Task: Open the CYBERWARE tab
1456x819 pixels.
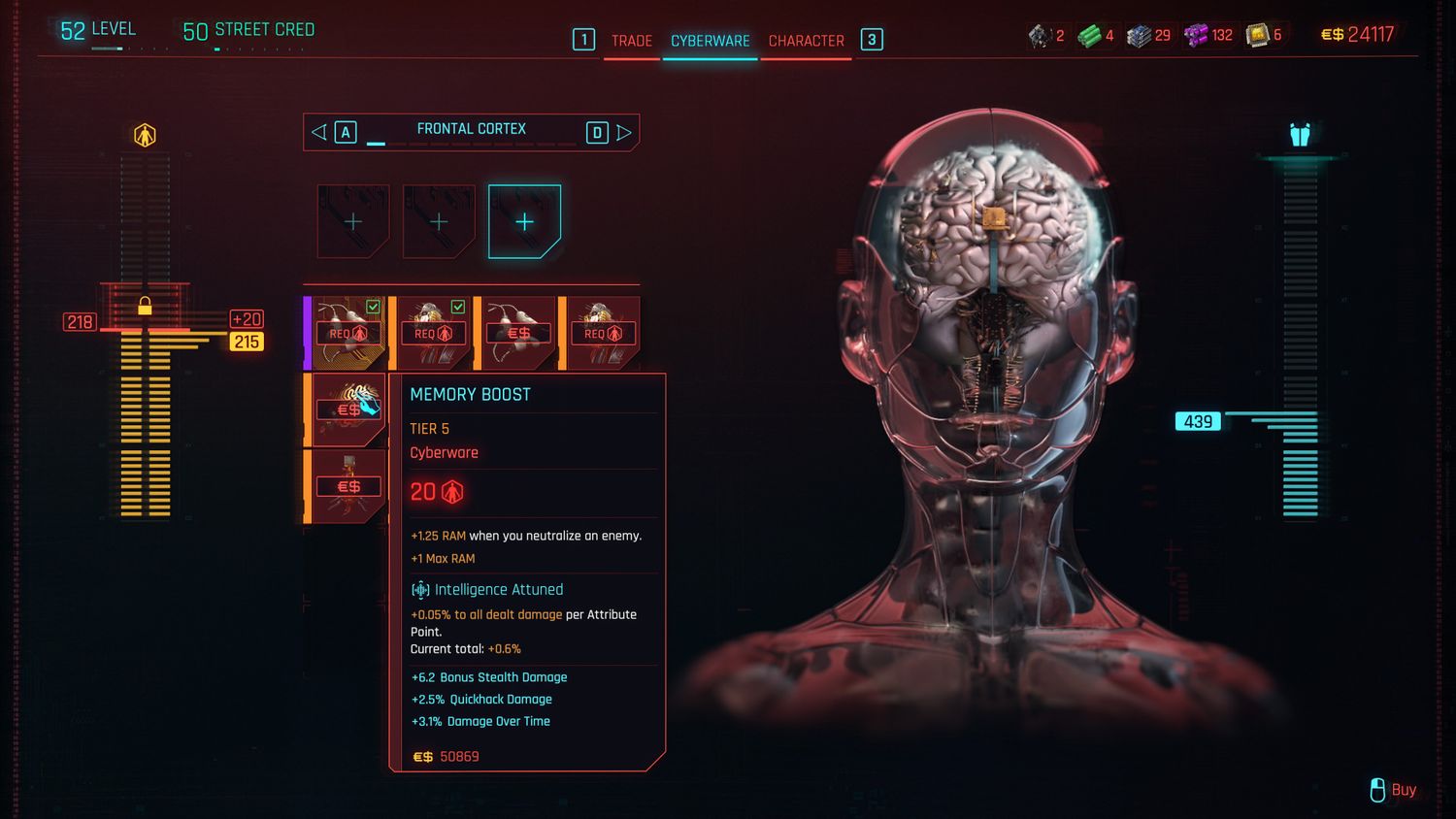Action: tap(711, 41)
